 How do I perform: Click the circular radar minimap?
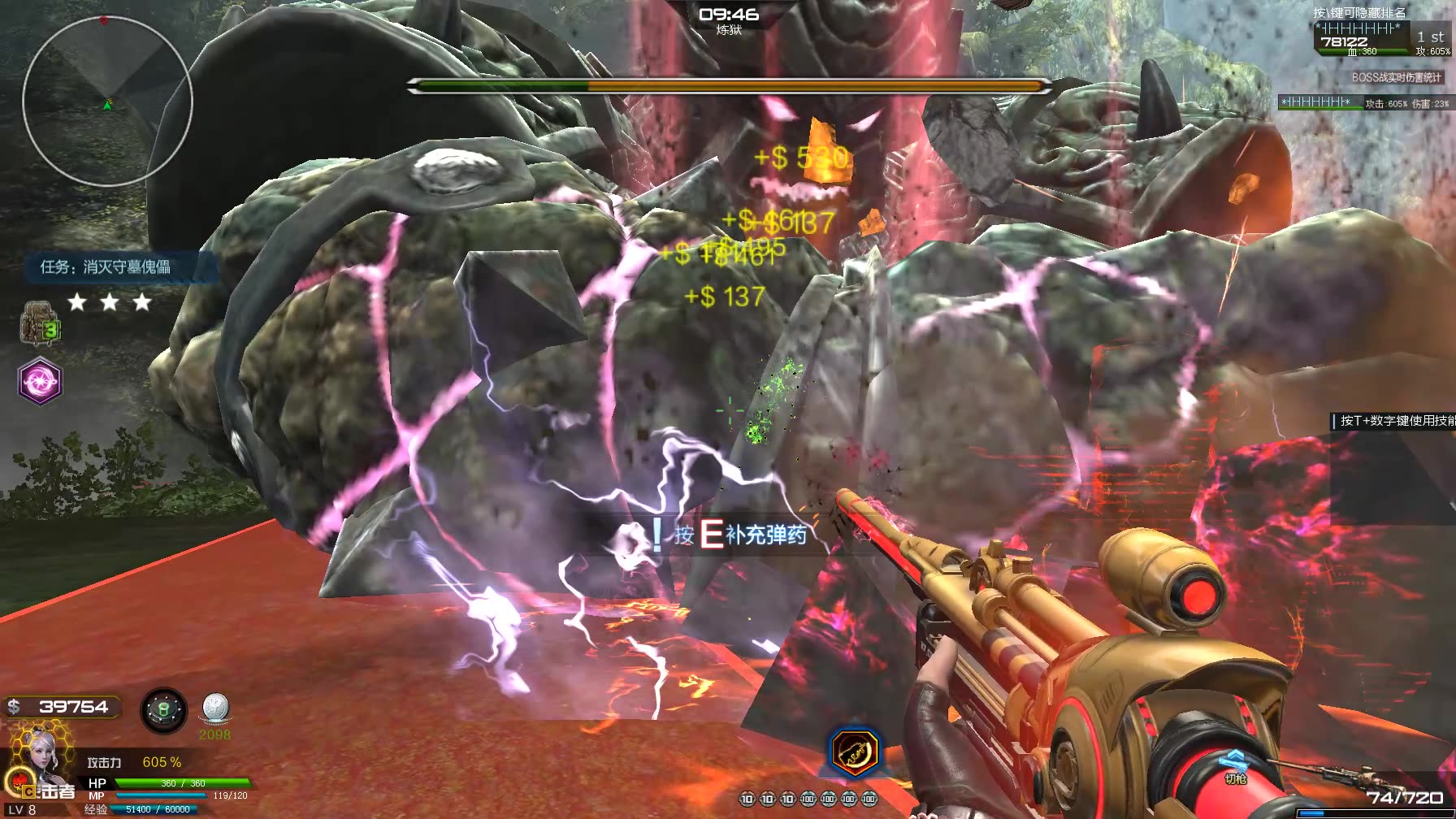pyautogui.click(x=107, y=102)
